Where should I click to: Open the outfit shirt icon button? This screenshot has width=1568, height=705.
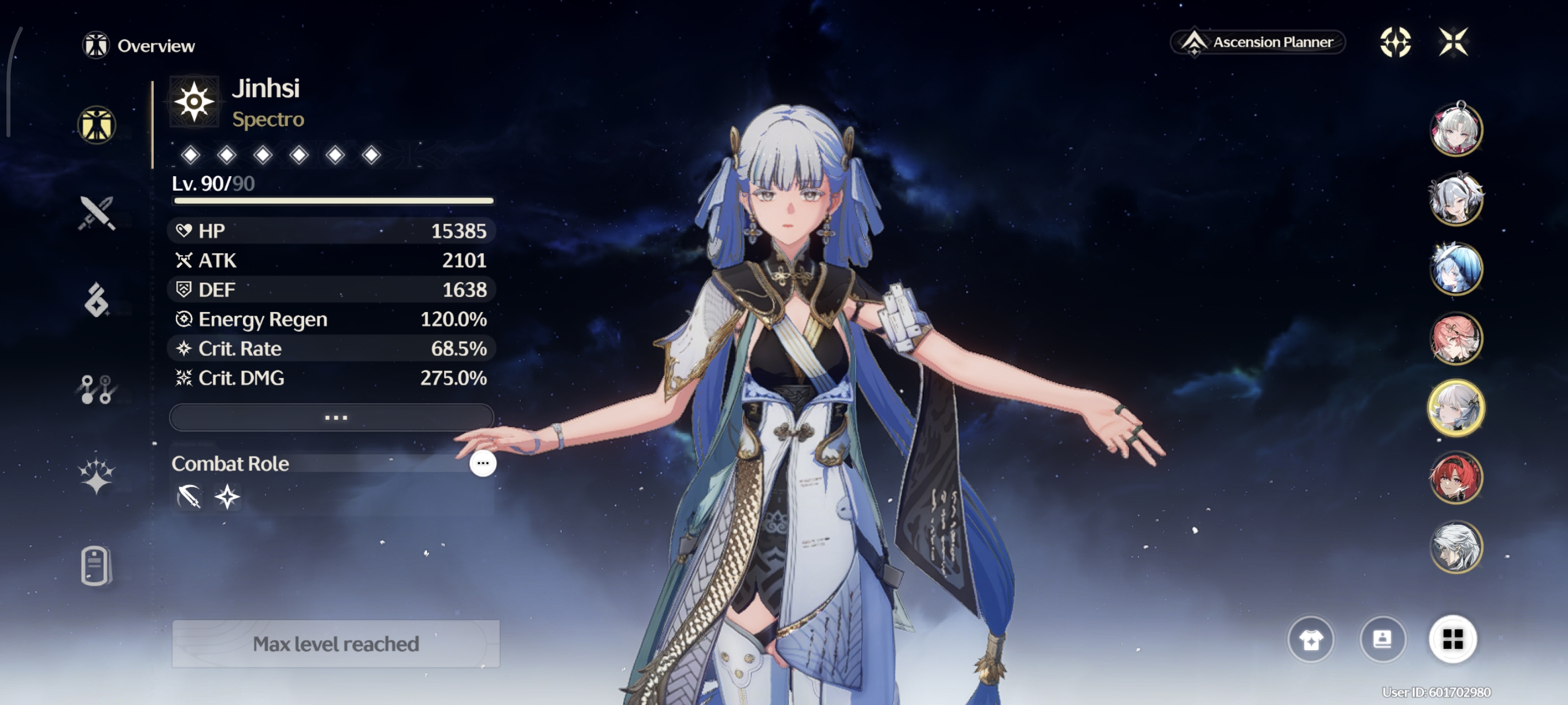1311,639
